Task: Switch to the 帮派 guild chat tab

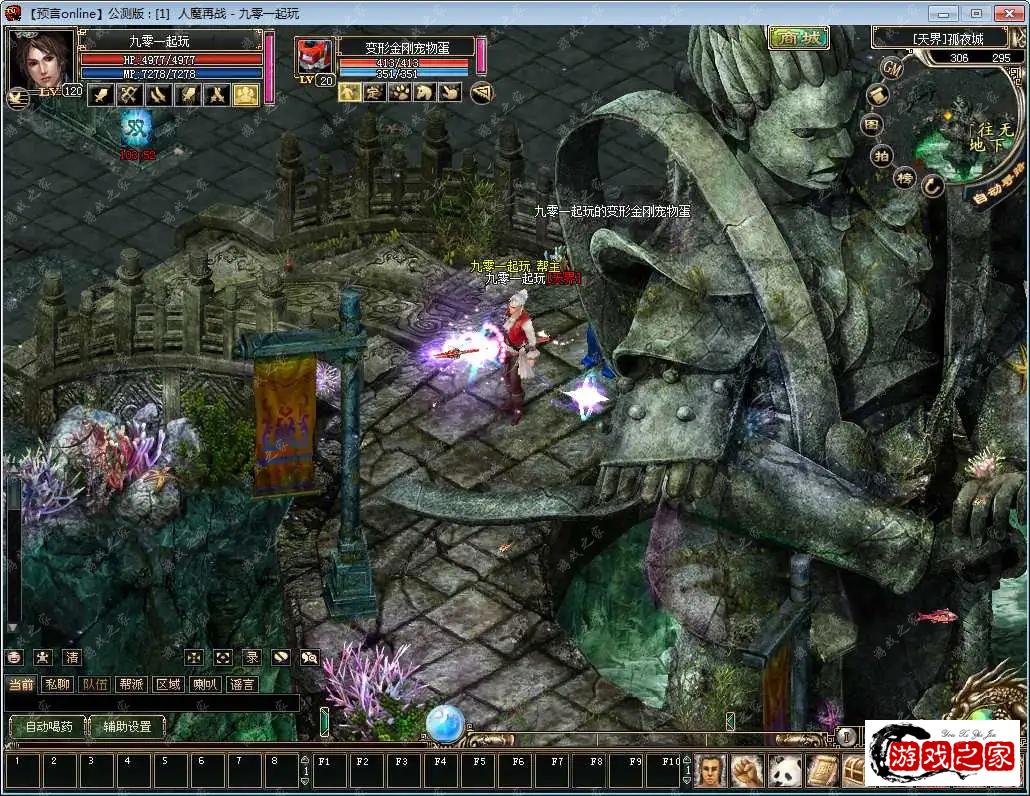Action: [x=131, y=684]
